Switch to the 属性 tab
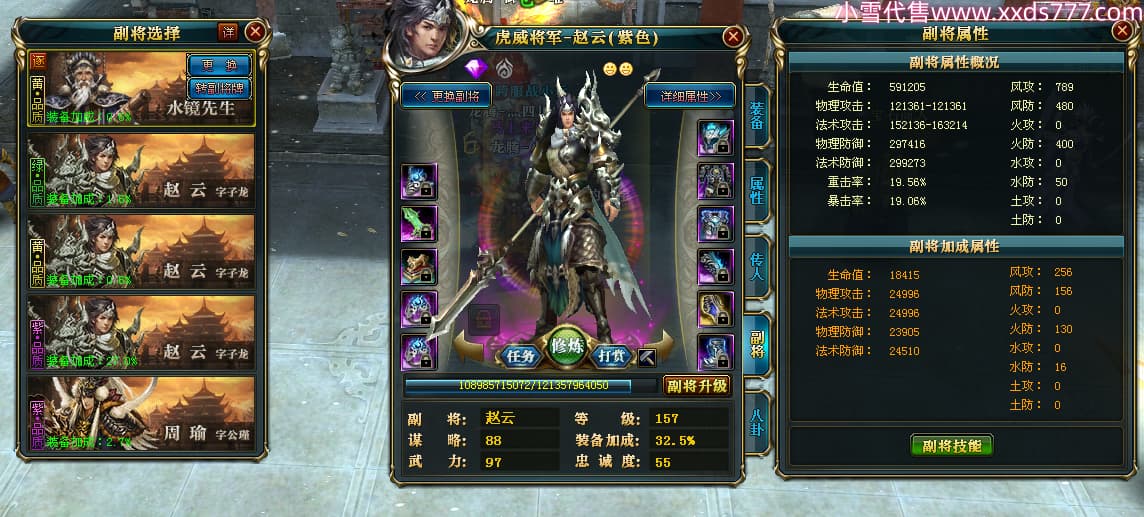The width and height of the screenshot is (1144, 517). tap(757, 190)
